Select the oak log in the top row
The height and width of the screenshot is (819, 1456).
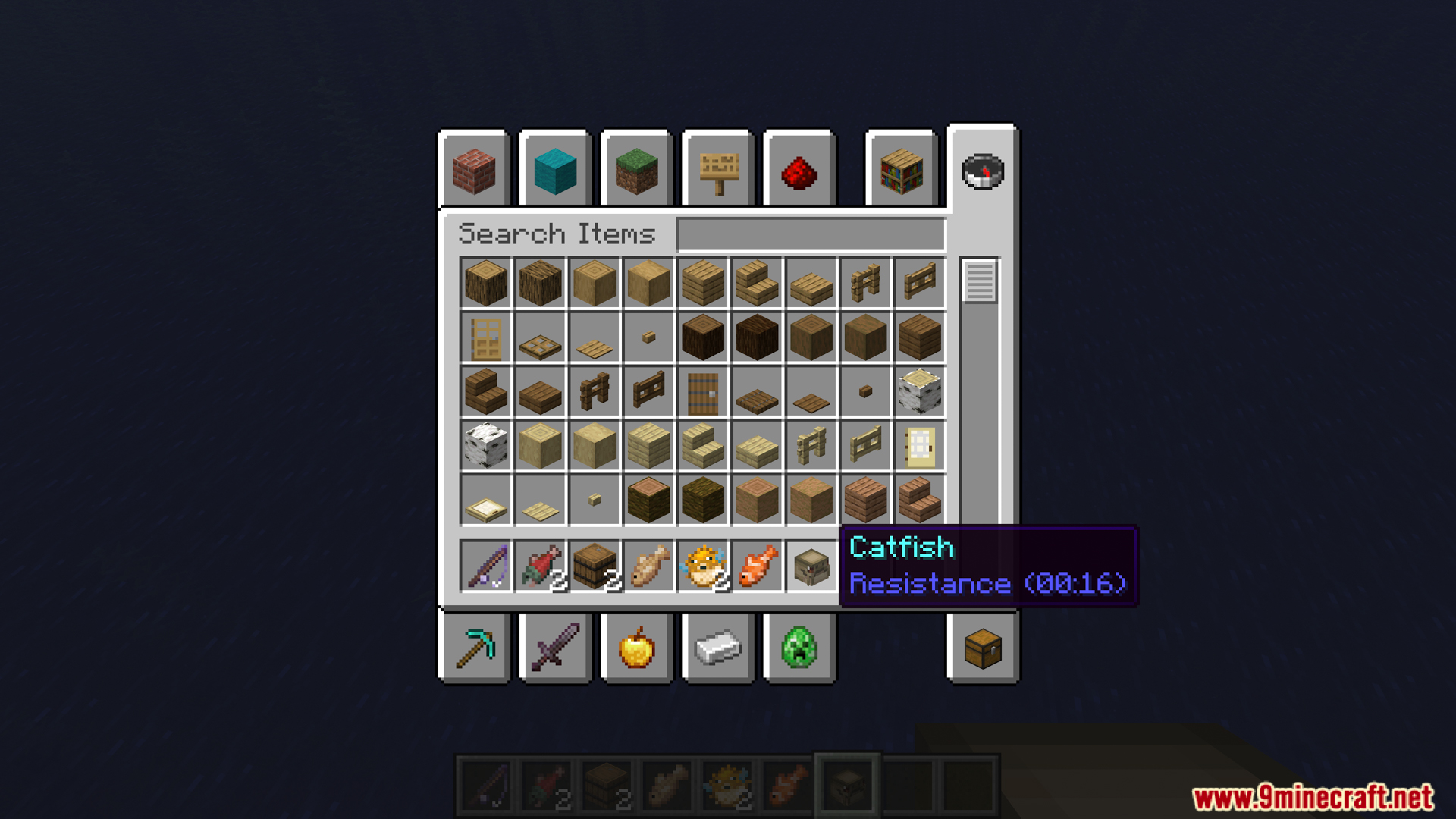pos(485,284)
